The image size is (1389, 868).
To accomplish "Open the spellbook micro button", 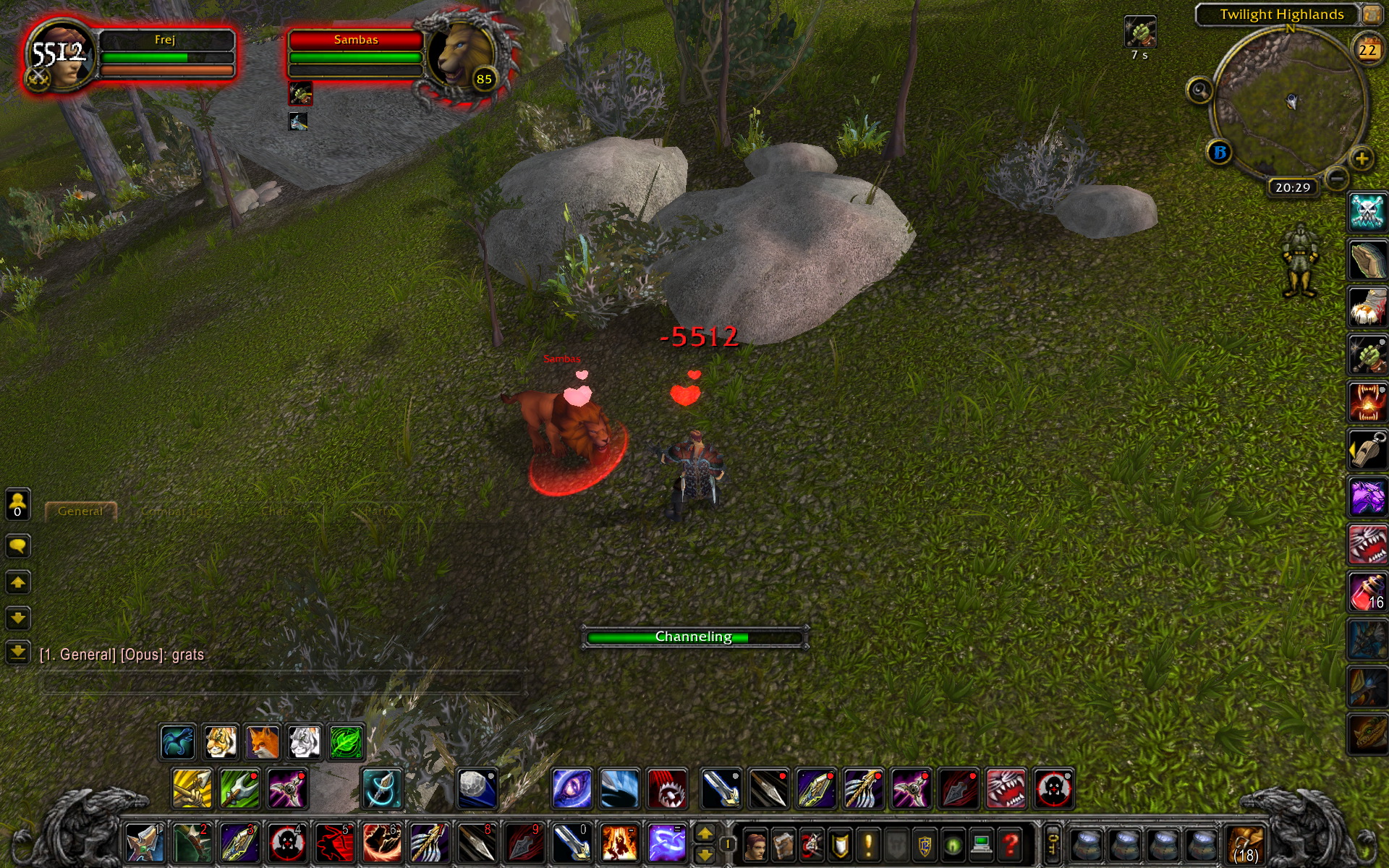I will click(x=783, y=844).
